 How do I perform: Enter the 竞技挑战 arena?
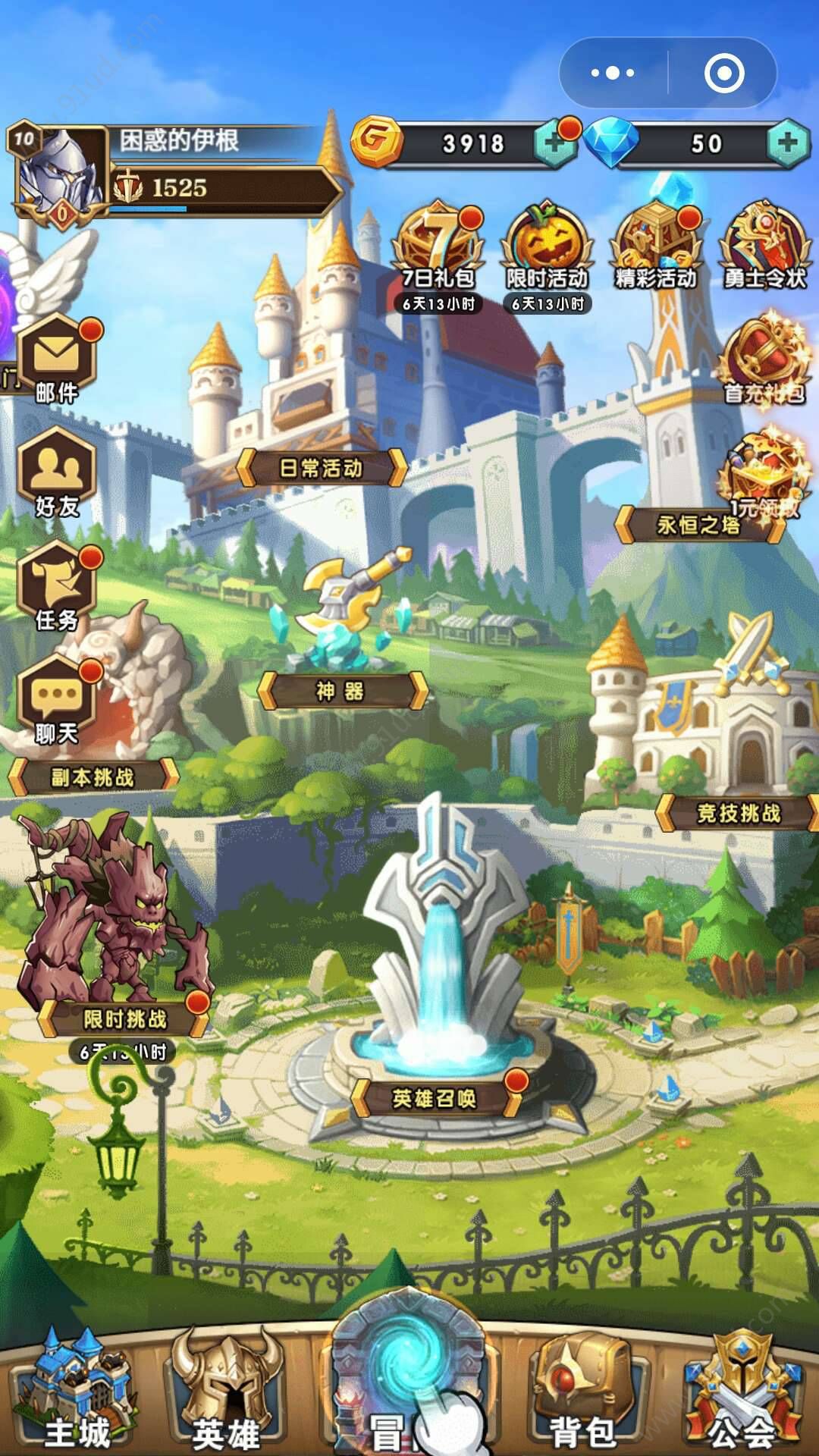coord(738,813)
